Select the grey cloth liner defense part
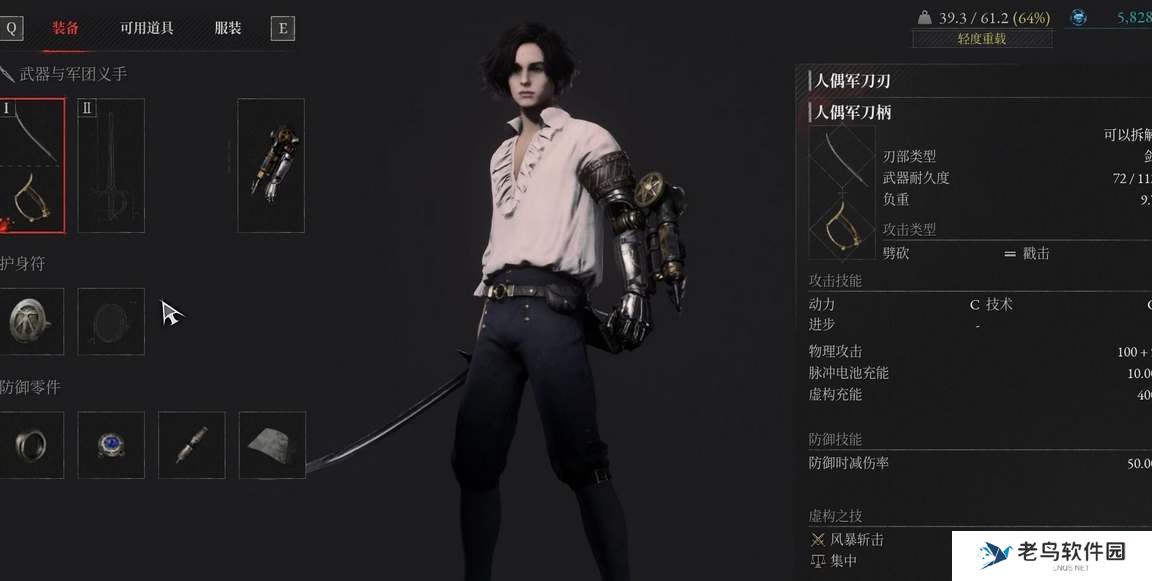Viewport: 1152px width, 581px height. tap(272, 445)
